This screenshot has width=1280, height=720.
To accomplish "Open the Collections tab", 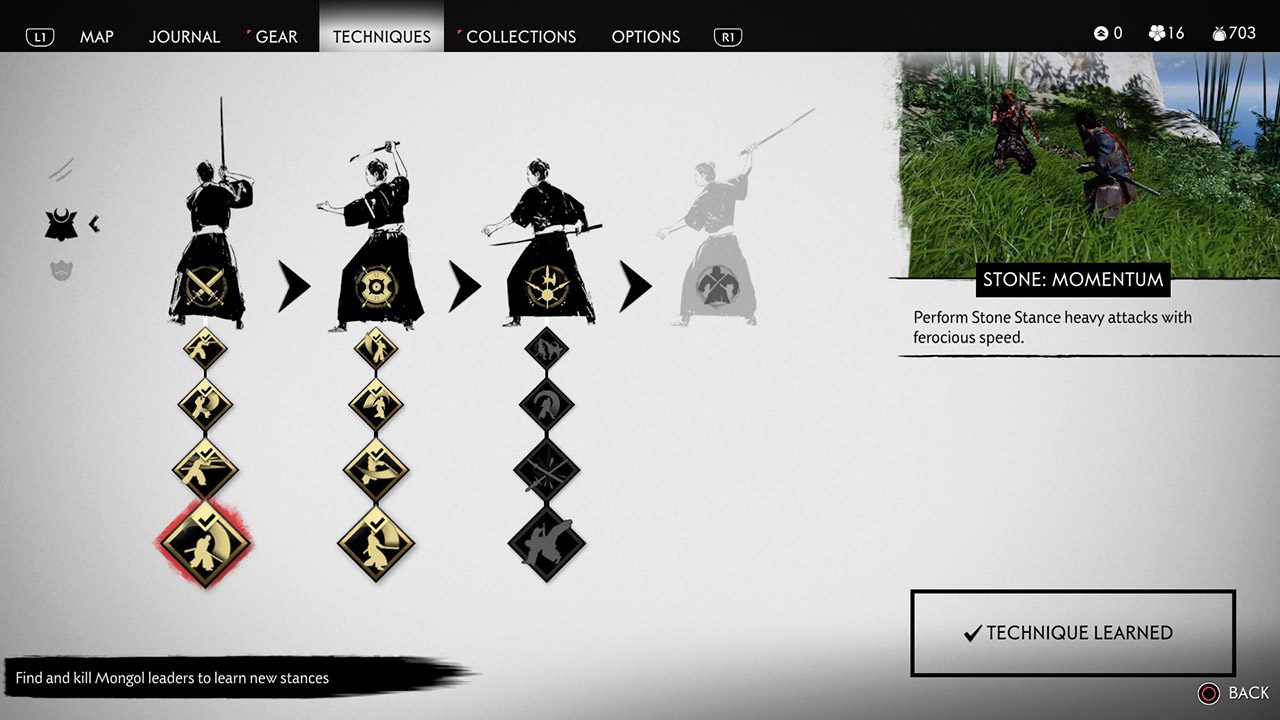I will (520, 37).
